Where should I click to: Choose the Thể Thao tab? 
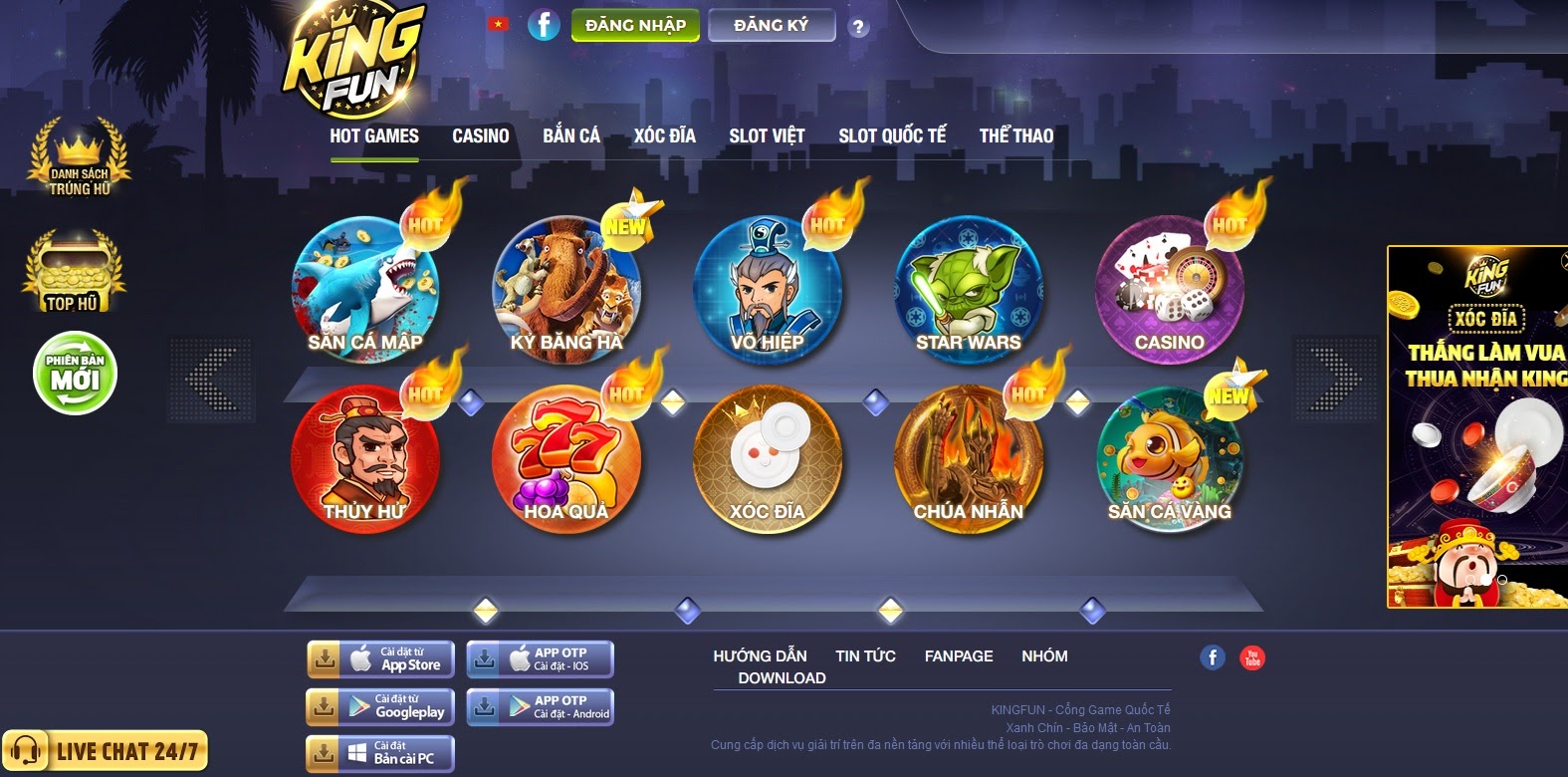(x=1015, y=136)
